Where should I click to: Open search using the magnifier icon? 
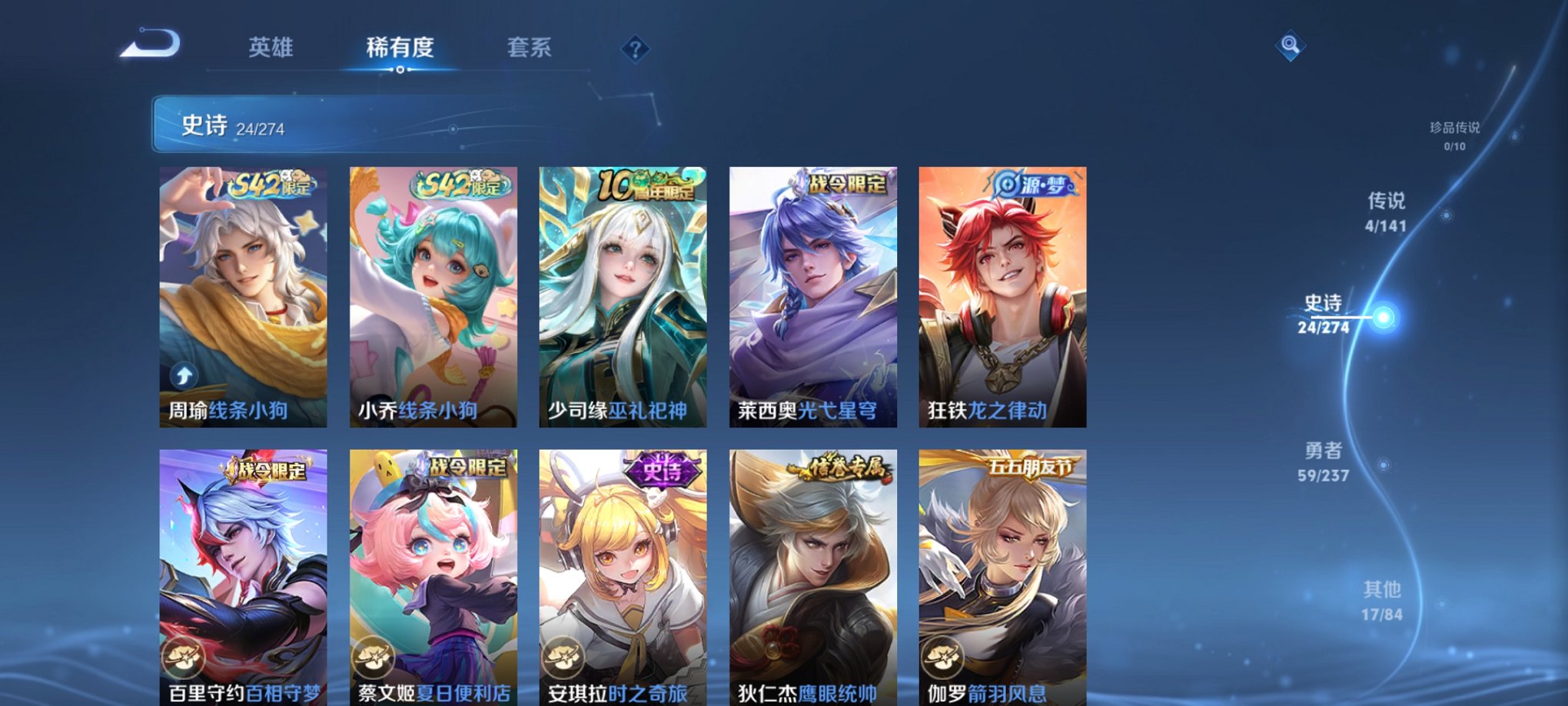coord(1291,46)
